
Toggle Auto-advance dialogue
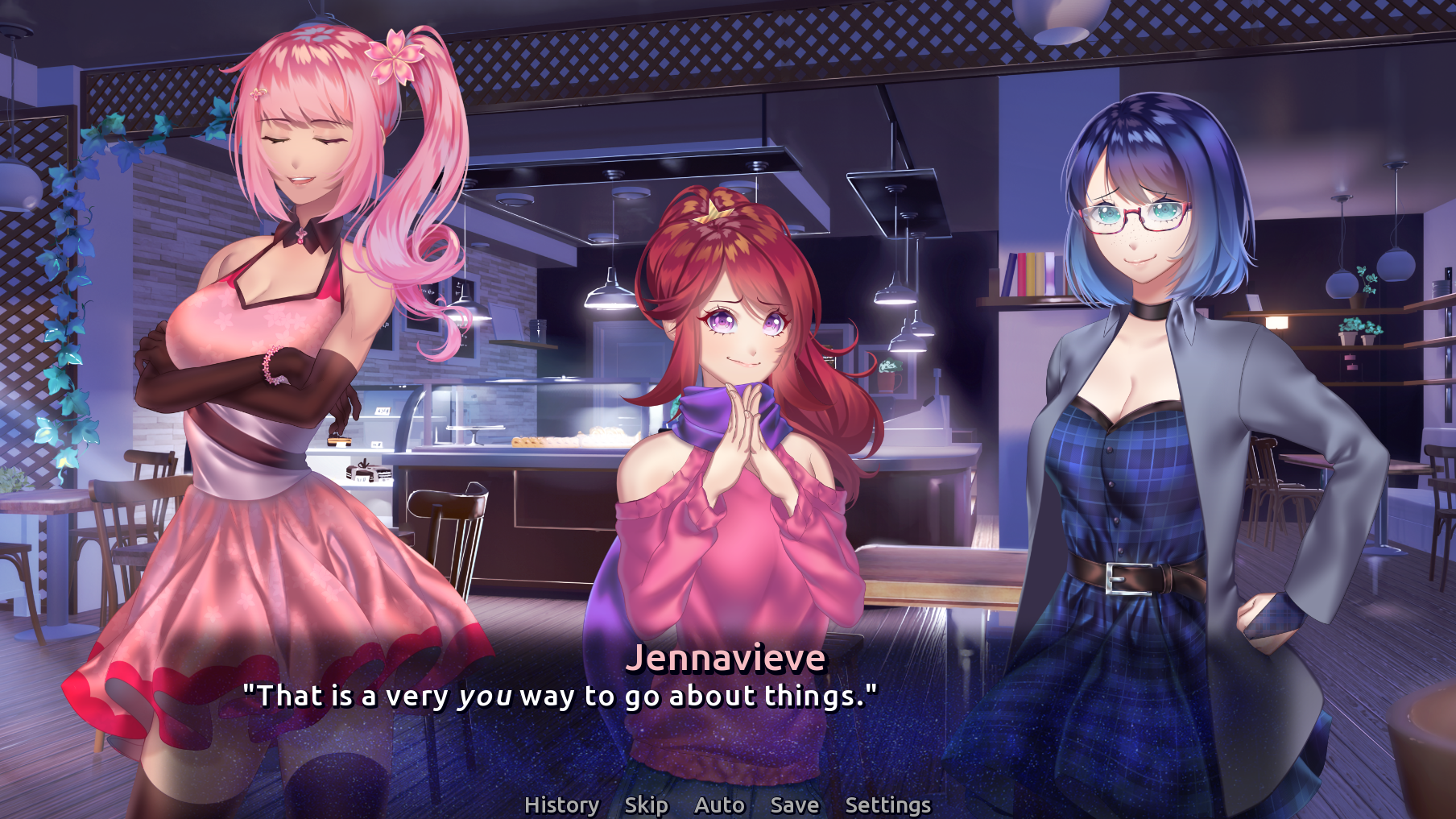click(719, 805)
